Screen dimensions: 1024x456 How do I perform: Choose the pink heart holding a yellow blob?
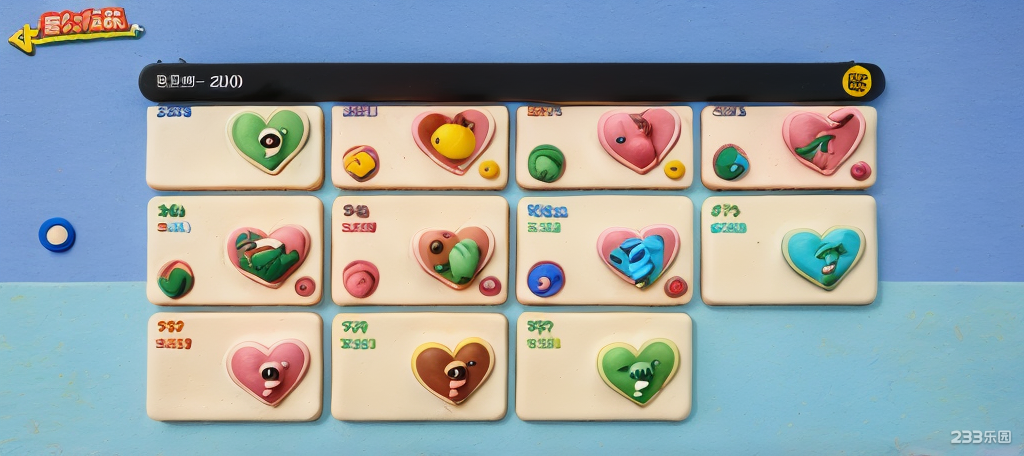click(420, 146)
